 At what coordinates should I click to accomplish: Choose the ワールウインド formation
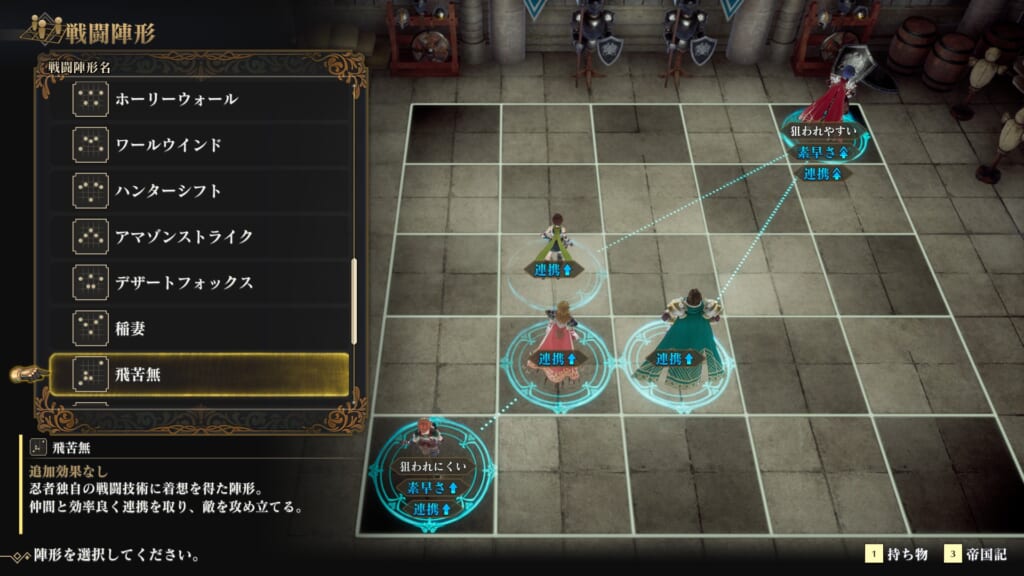coord(200,145)
